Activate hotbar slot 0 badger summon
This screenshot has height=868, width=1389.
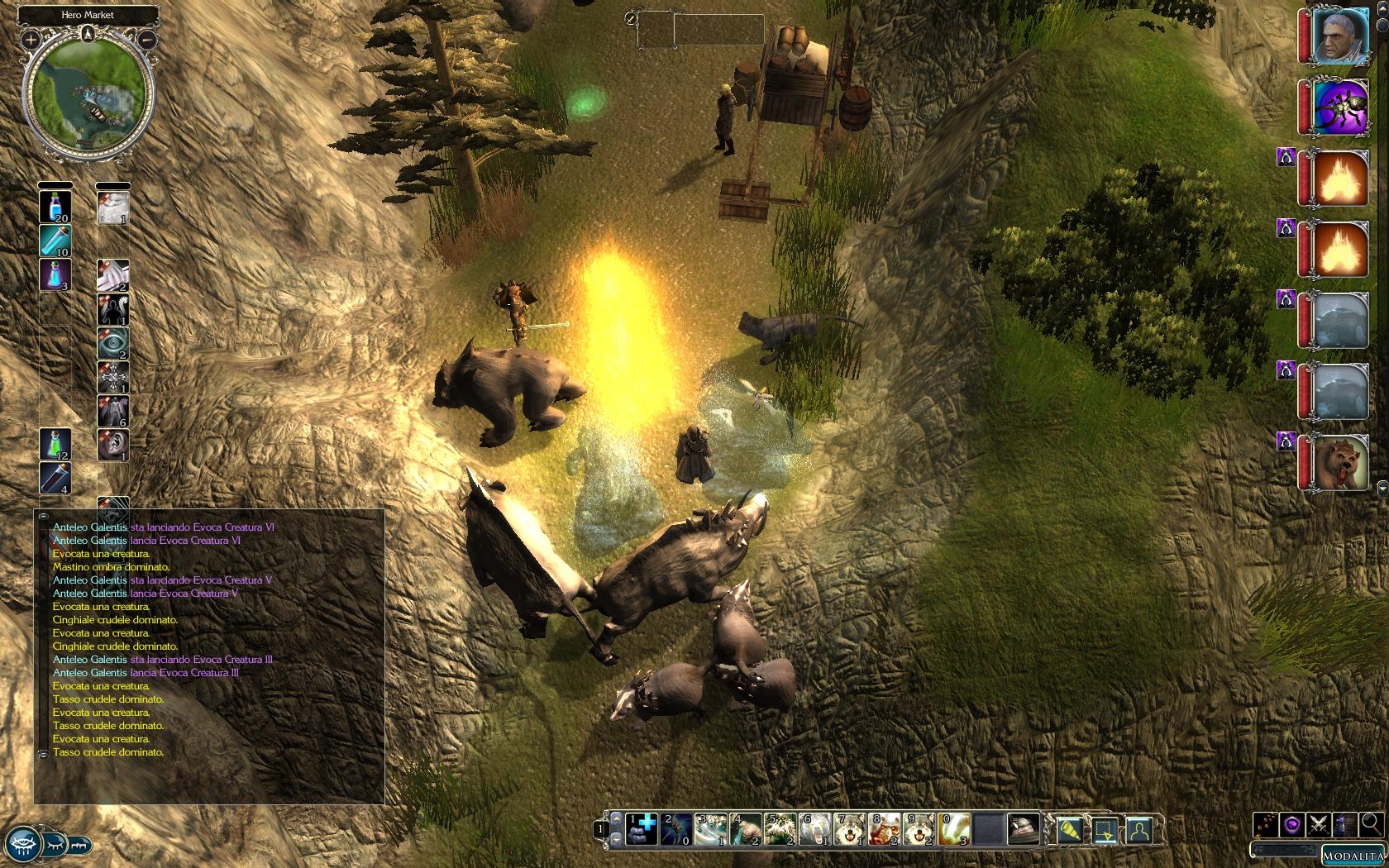(955, 829)
